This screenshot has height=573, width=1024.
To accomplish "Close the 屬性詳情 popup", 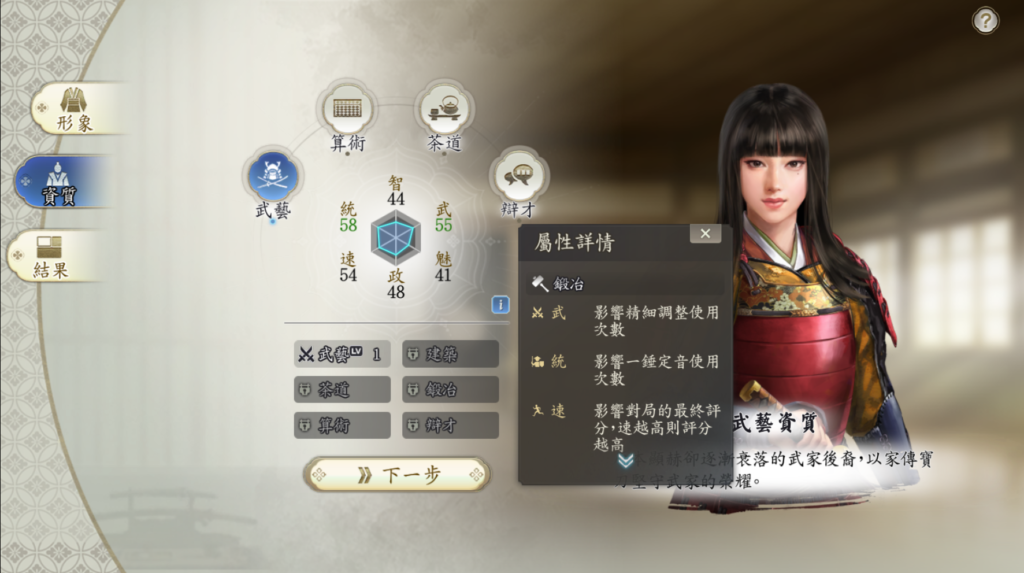I will click(x=705, y=234).
